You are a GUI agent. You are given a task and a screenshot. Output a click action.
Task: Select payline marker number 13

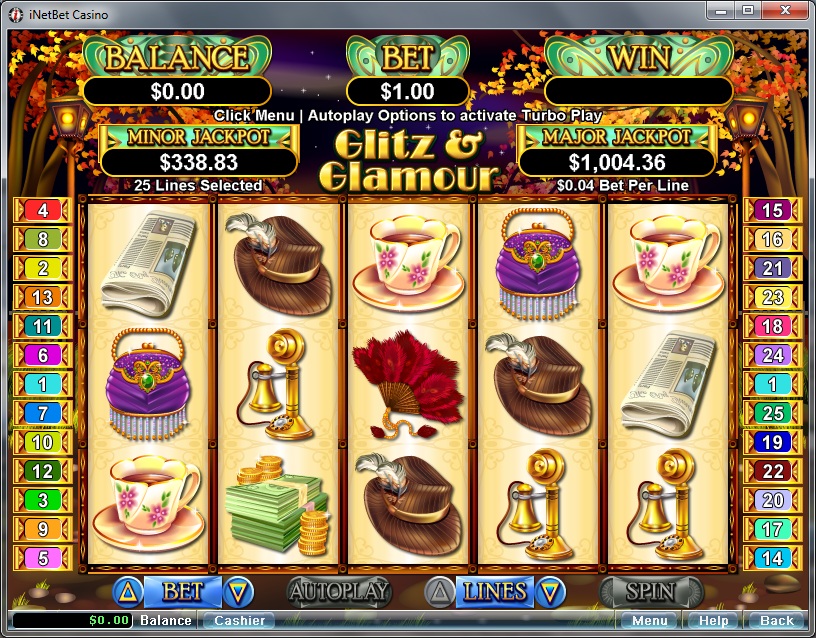point(42,297)
